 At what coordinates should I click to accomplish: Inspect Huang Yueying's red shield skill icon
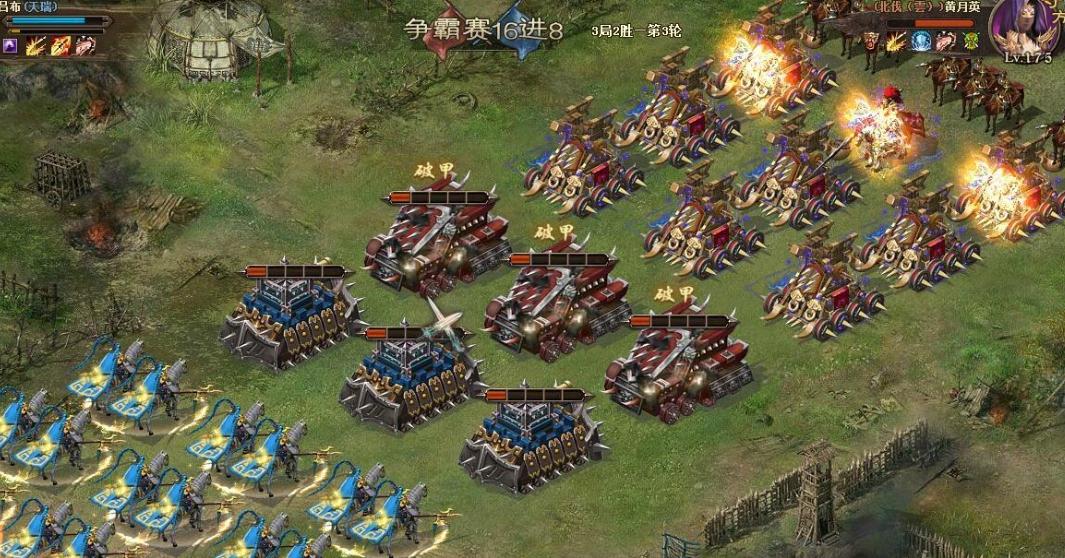[871, 41]
